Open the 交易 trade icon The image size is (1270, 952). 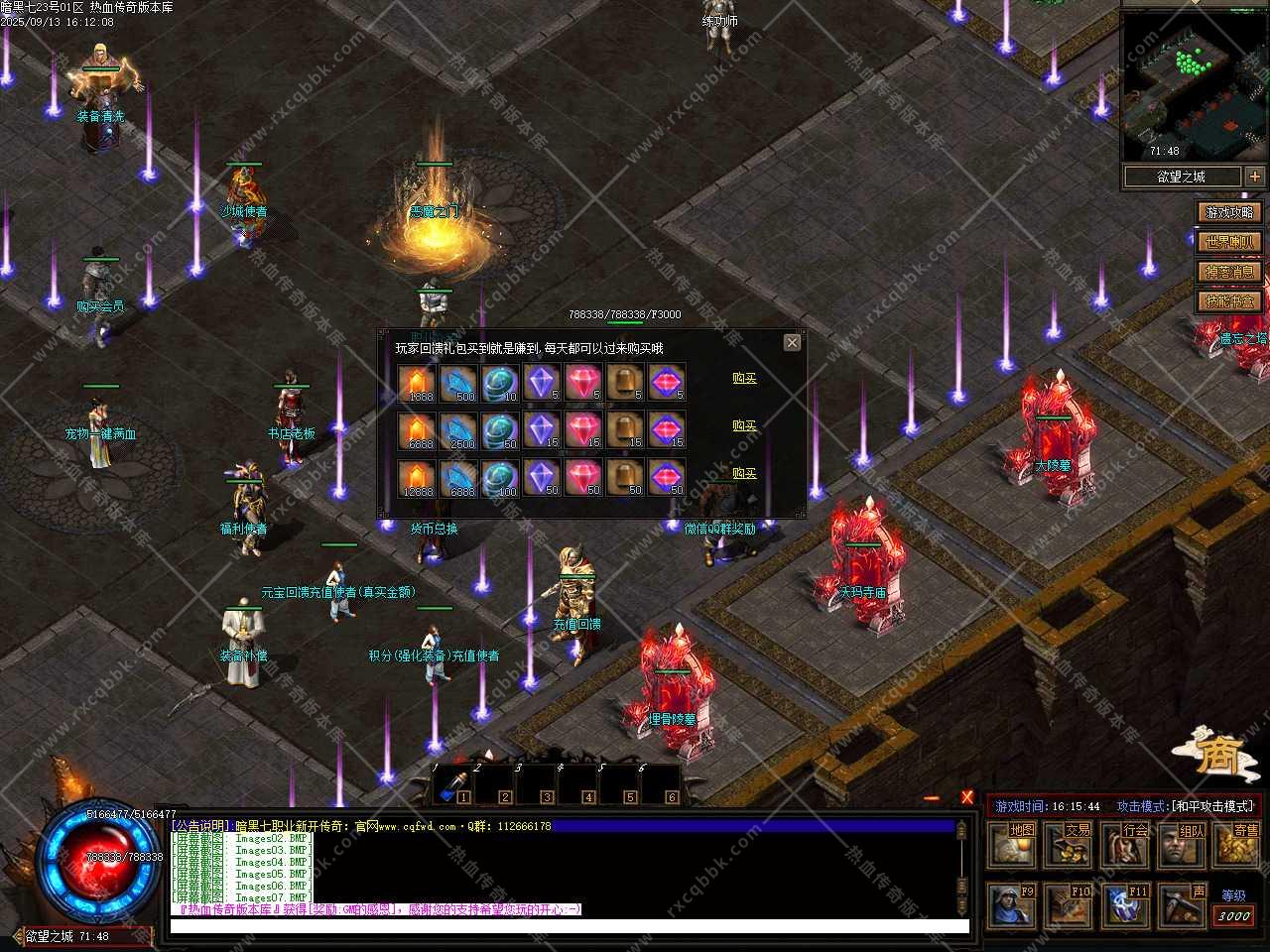(x=1071, y=845)
